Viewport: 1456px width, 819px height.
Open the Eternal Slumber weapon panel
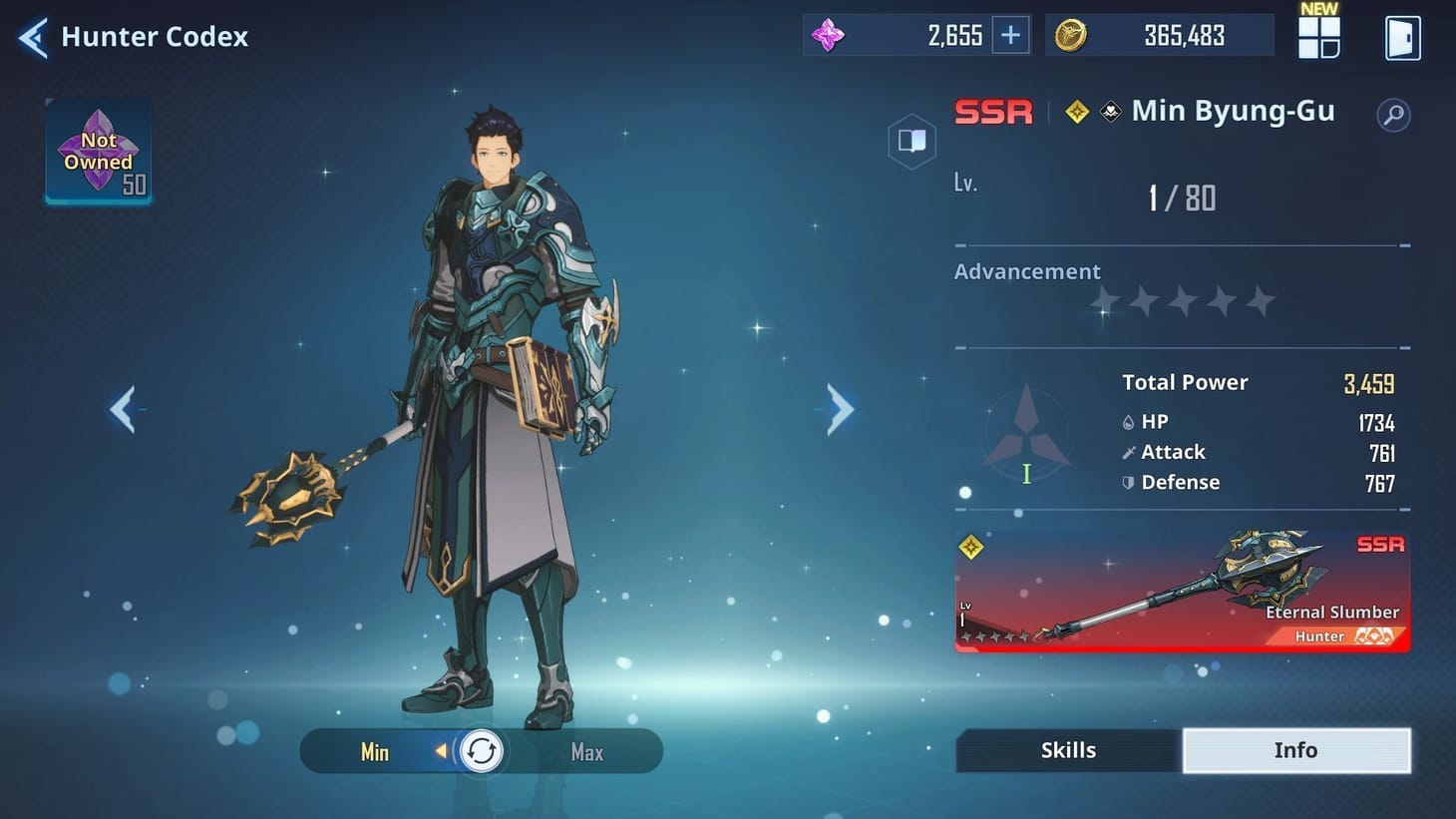[1182, 593]
